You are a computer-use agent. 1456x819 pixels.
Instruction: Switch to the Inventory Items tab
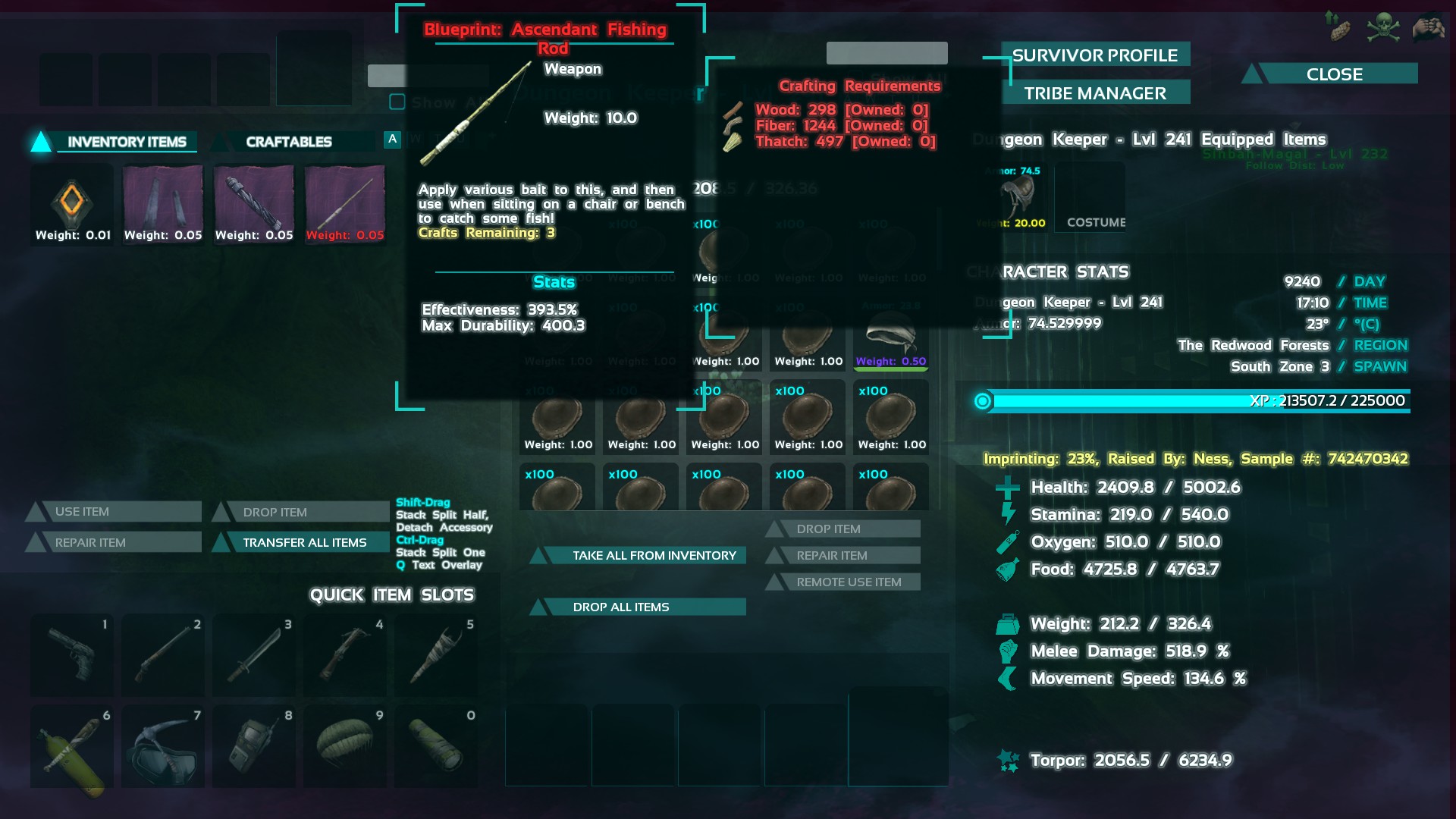point(126,142)
